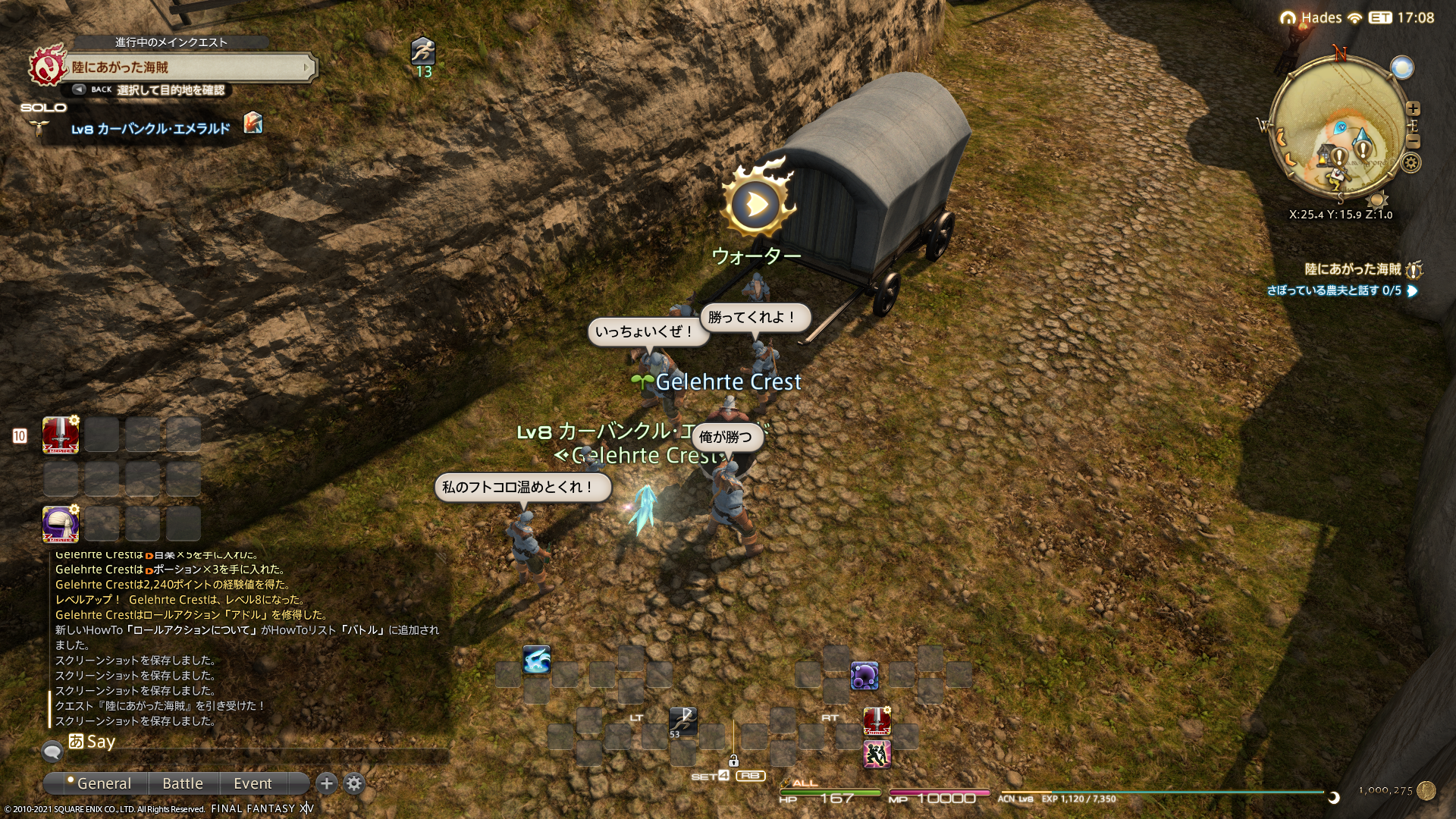Image resolution: width=1456 pixels, height=819 pixels.
Task: Open minimap settings gear
Action: point(1410,162)
